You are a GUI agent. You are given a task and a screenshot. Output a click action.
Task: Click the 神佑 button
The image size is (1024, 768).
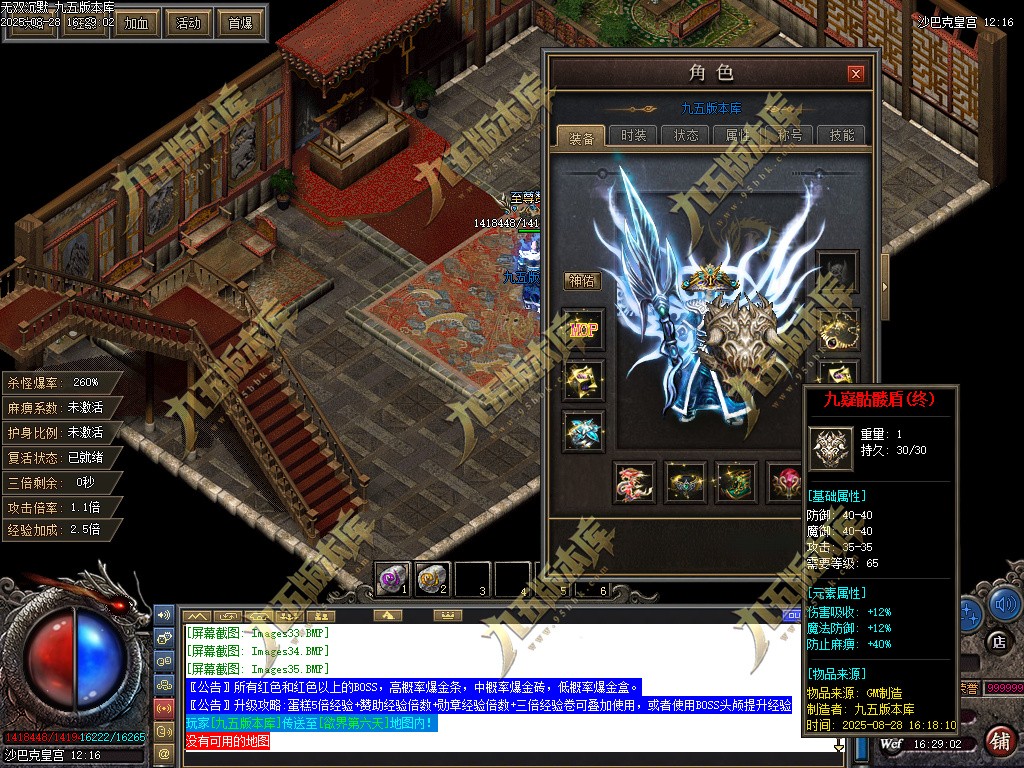581,281
